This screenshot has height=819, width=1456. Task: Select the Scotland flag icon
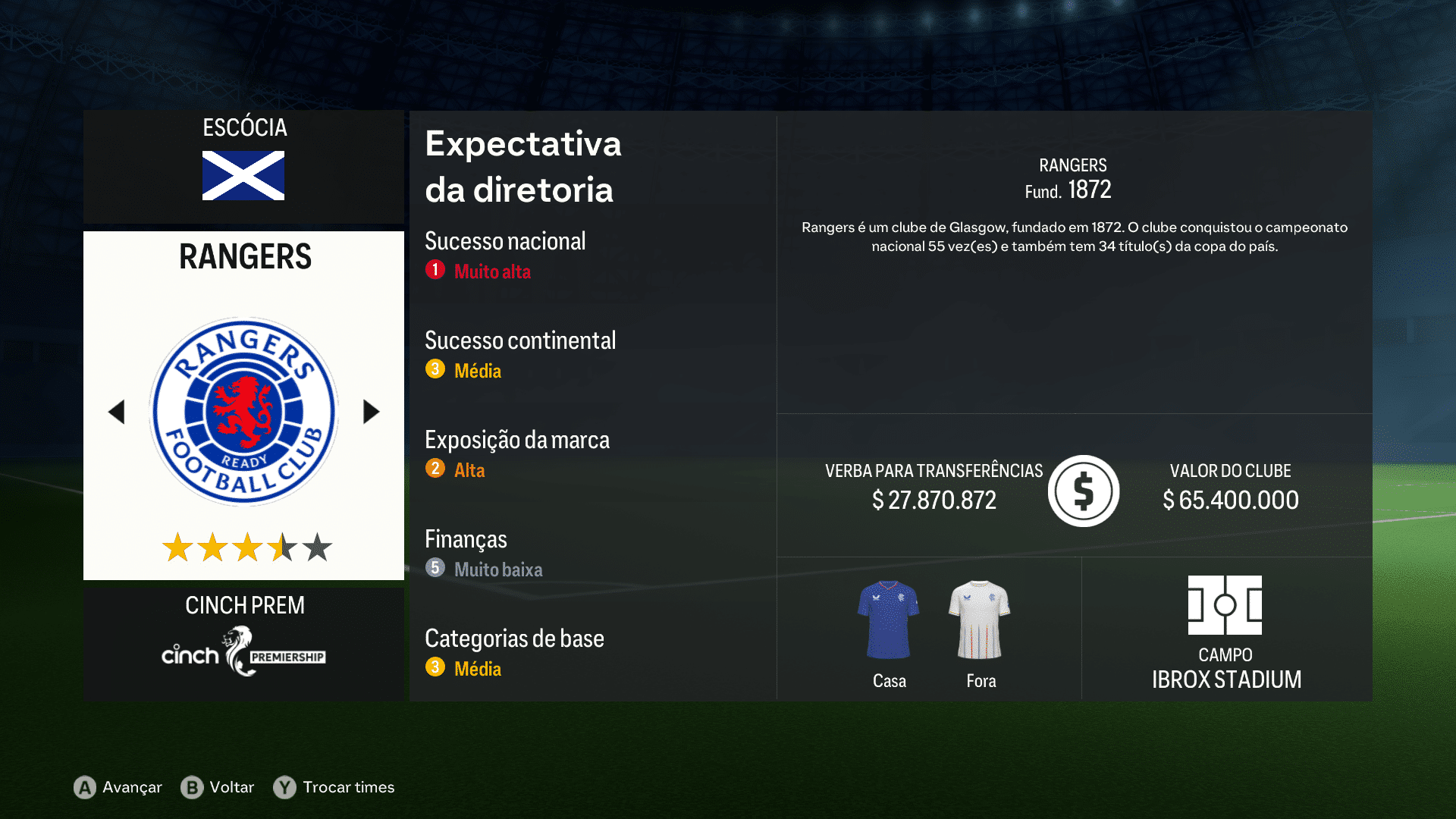(243, 176)
